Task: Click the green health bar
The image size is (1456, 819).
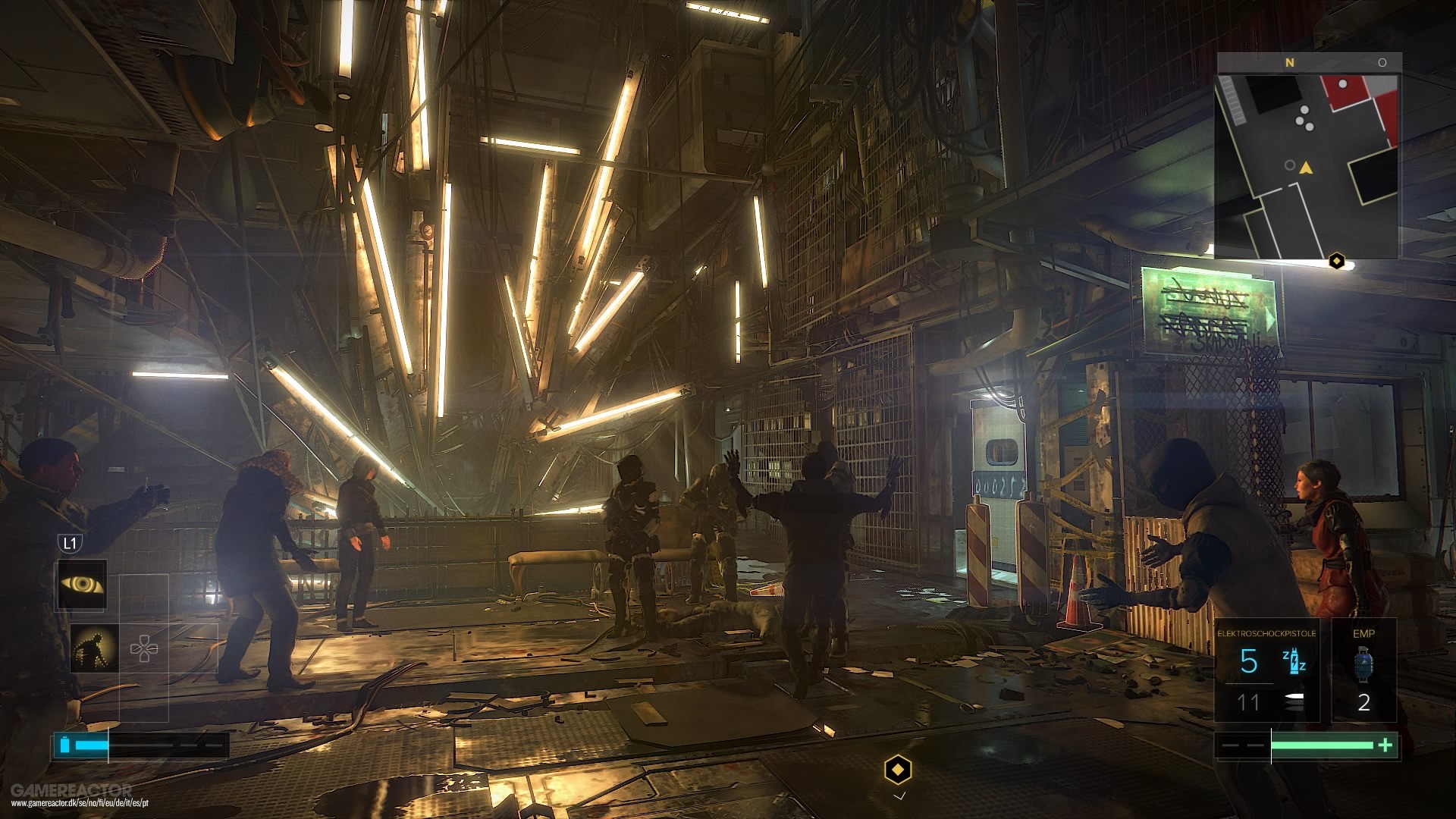Action: pyautogui.click(x=1323, y=745)
